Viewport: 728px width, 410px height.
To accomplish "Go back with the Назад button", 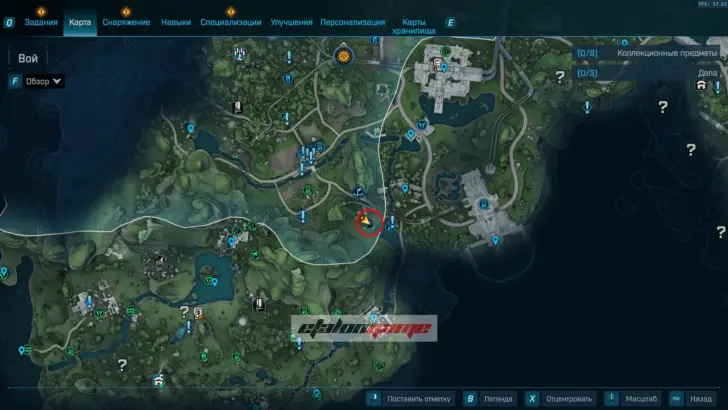I will coord(701,397).
